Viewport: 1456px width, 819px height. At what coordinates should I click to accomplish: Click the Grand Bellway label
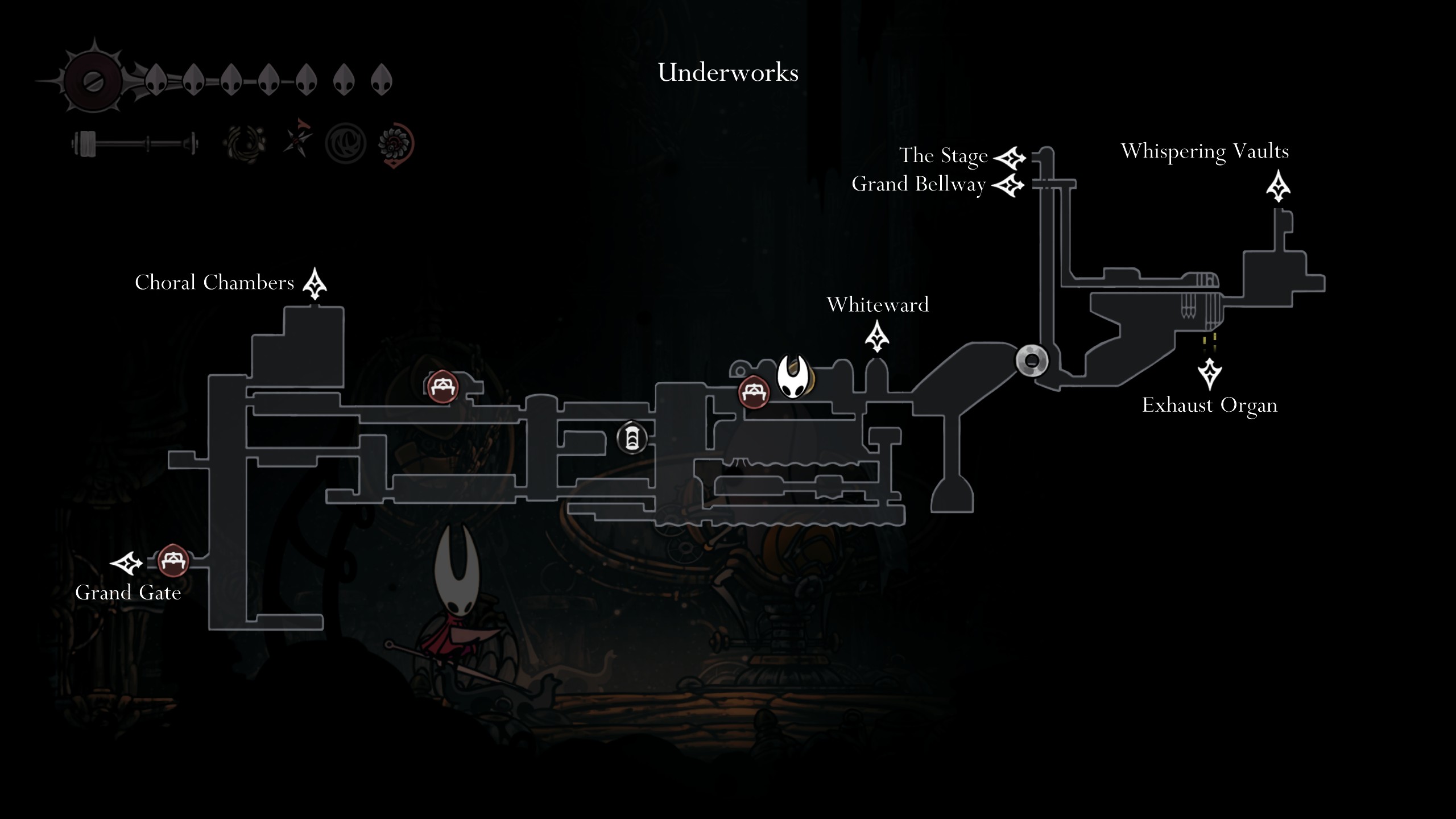[x=919, y=183]
